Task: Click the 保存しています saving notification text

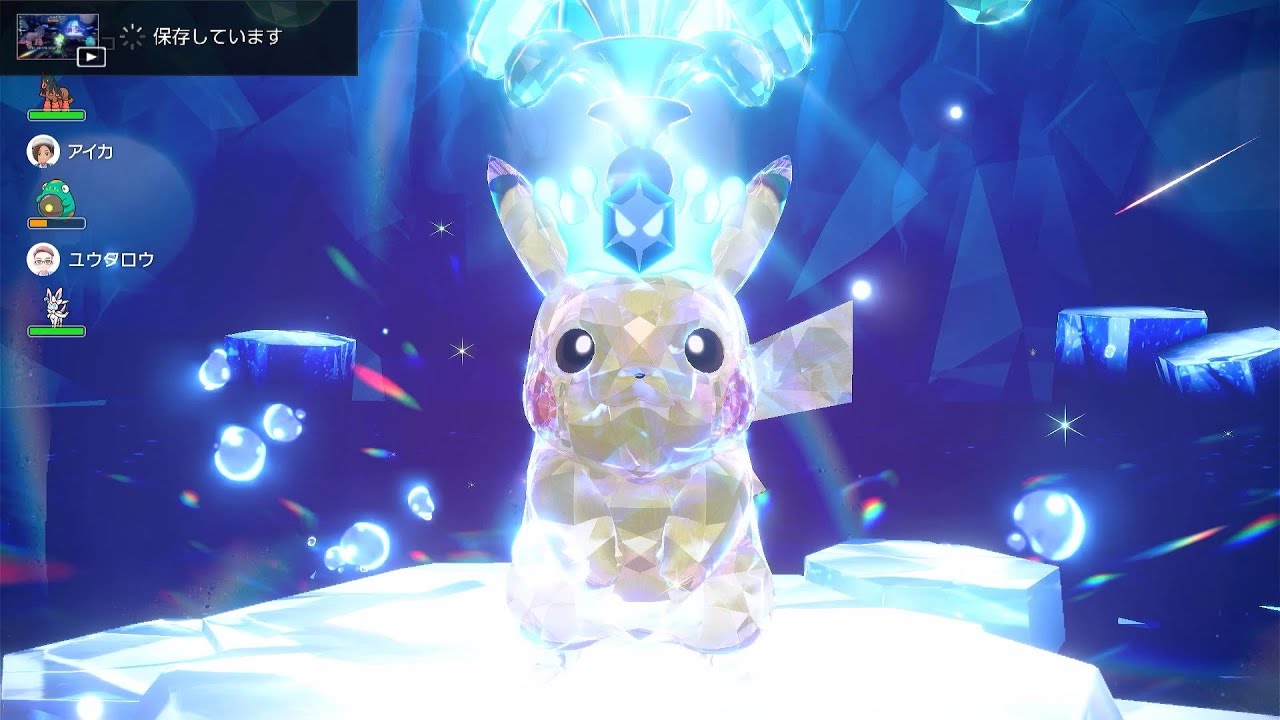Action: coord(216,37)
